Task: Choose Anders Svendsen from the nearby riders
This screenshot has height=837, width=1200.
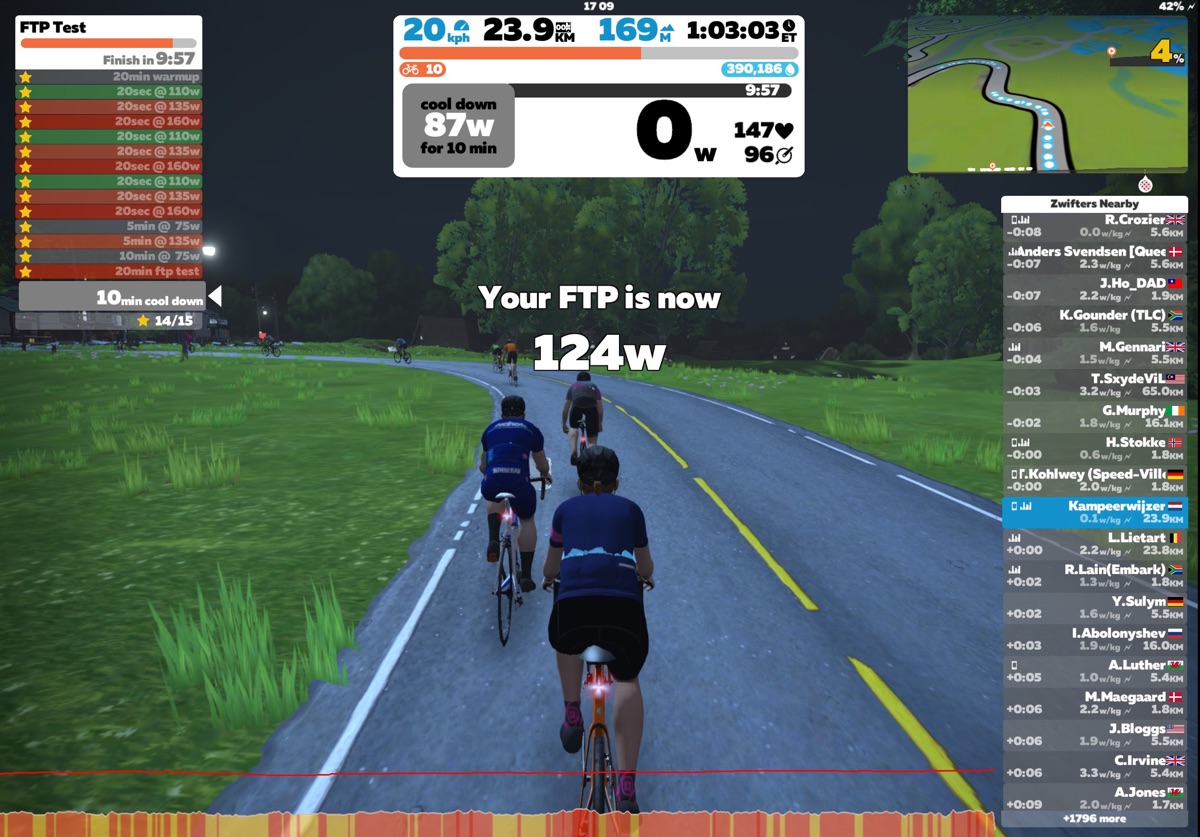Action: click(1094, 258)
